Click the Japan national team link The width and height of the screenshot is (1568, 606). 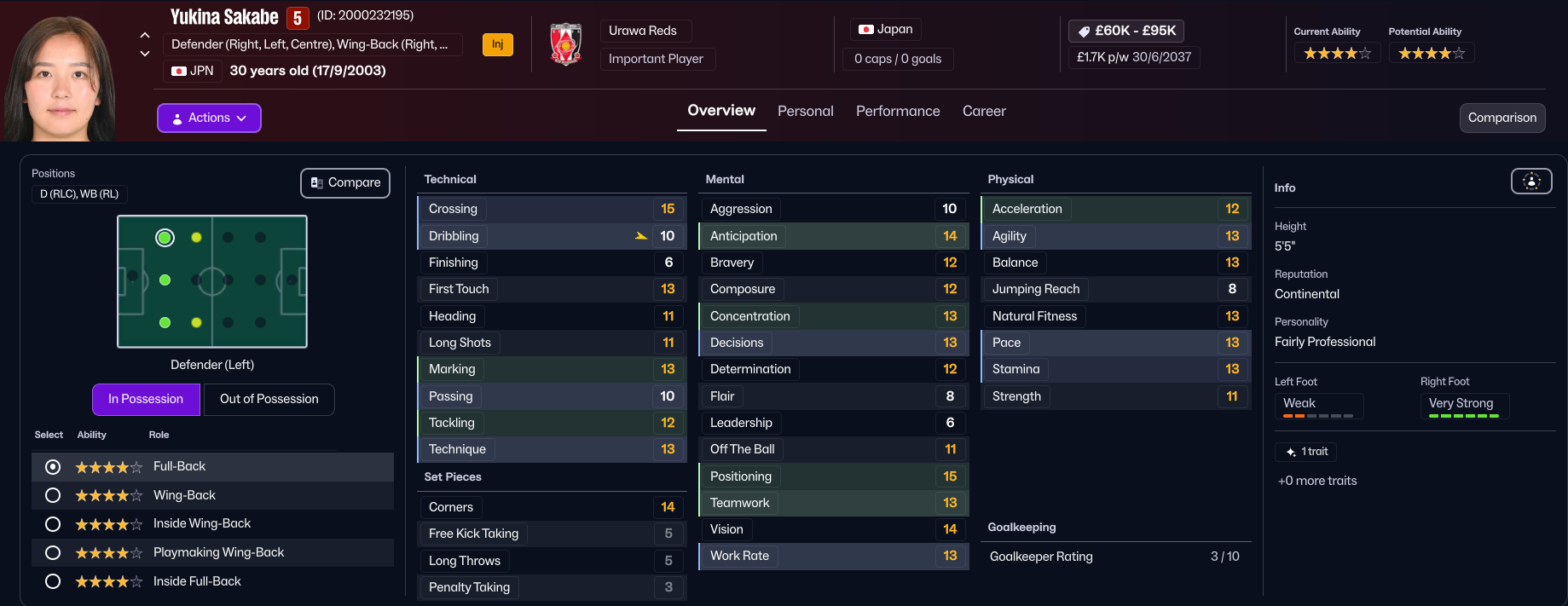pos(886,29)
